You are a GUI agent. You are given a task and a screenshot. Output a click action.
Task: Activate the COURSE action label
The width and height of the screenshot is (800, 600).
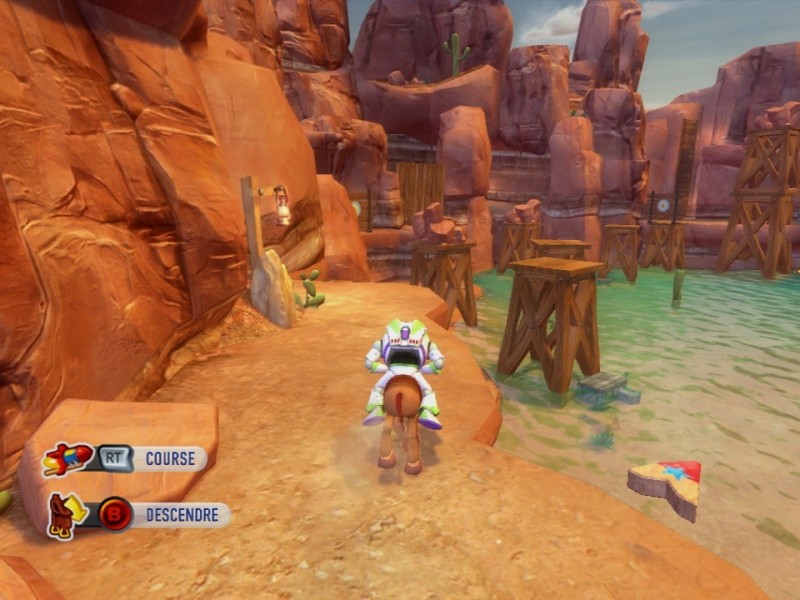coord(171,459)
